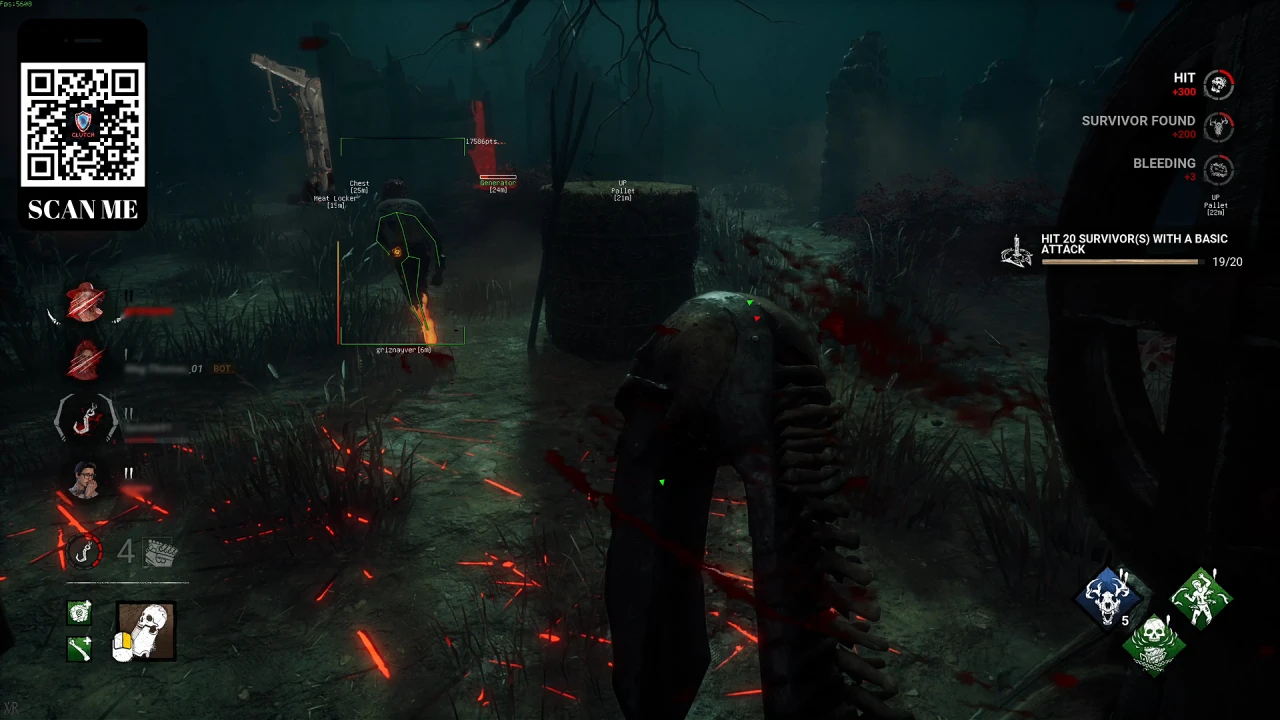The height and width of the screenshot is (720, 1280).
Task: Click the green flailing survivor perk icon
Action: click(1201, 597)
